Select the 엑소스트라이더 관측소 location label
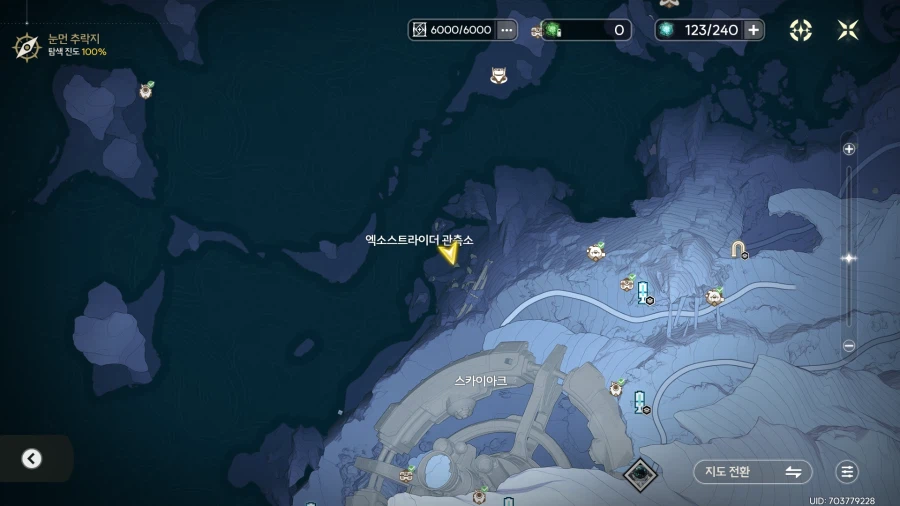 point(419,240)
